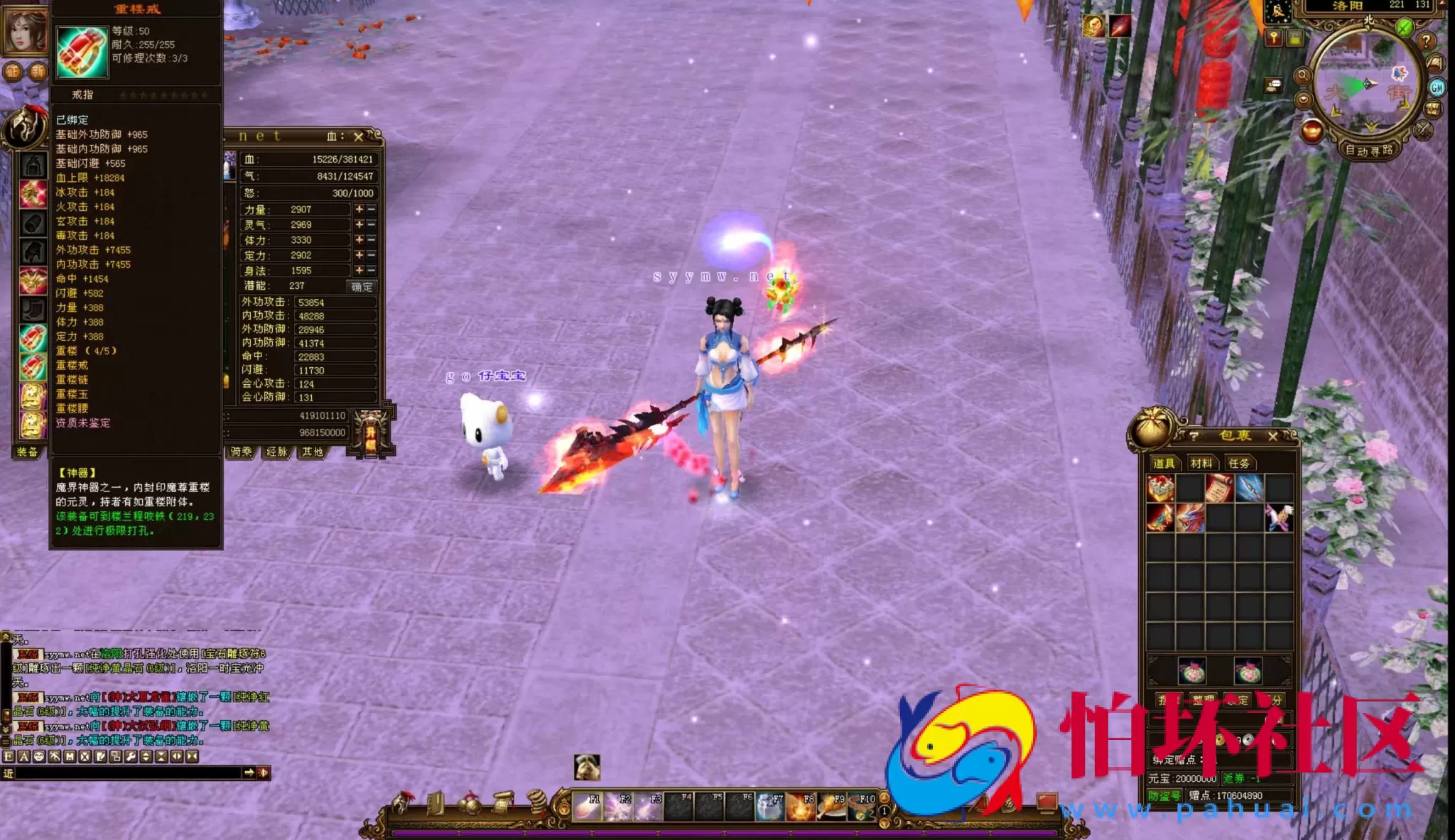Image resolution: width=1455 pixels, height=840 pixels.
Task: Click the red dragon item icon in the inventory
Action: pos(1191,516)
